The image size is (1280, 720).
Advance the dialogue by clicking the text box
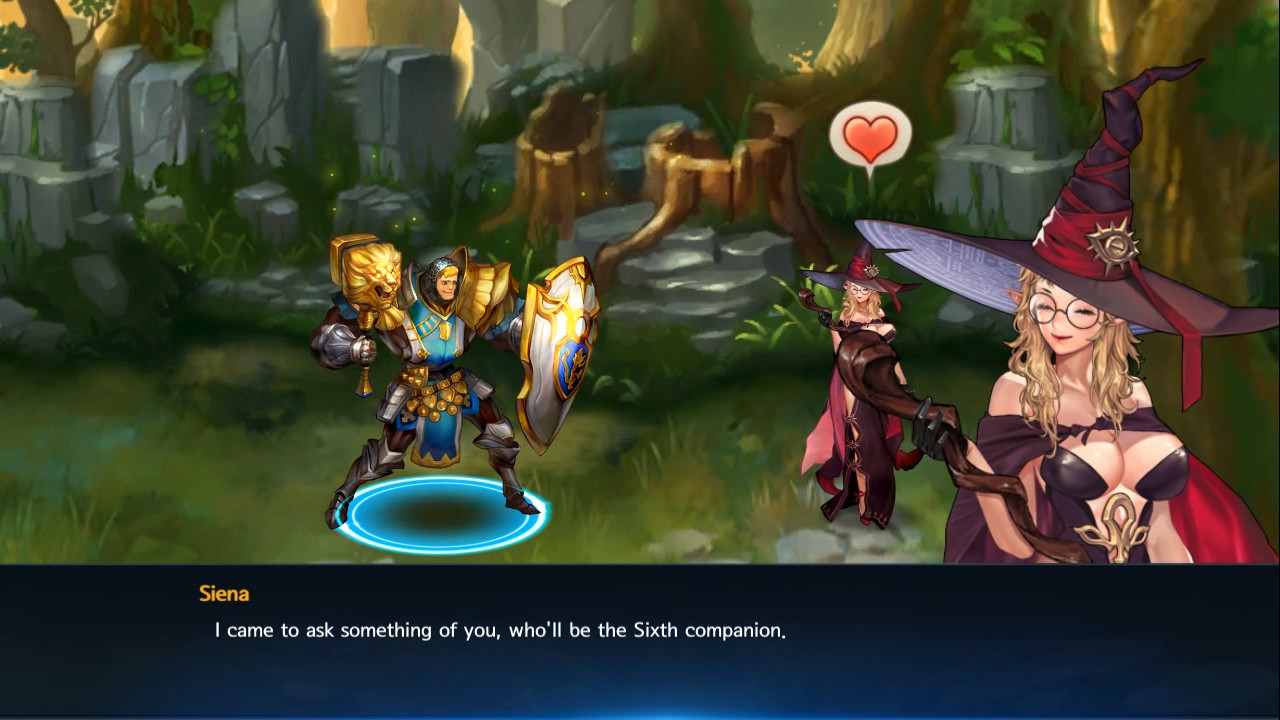coord(640,640)
